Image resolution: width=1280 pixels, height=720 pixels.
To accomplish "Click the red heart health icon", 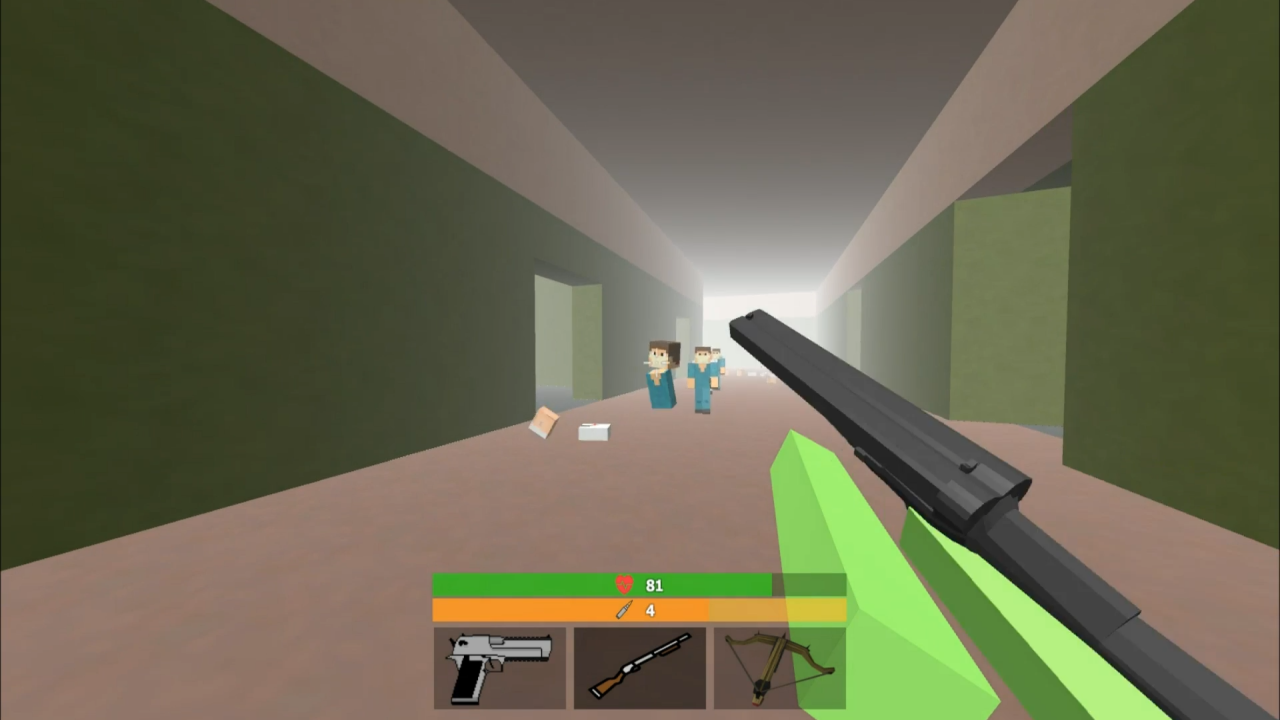I will pos(623,585).
